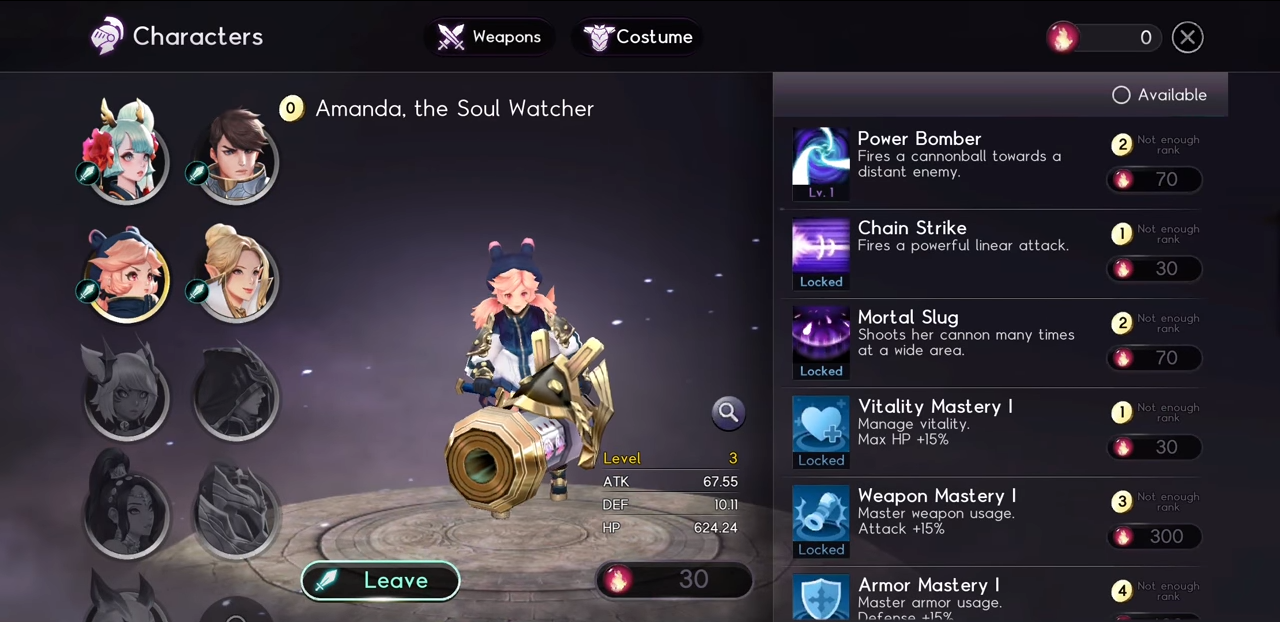Unlock Chain Strike for 30 souls

pos(1154,269)
